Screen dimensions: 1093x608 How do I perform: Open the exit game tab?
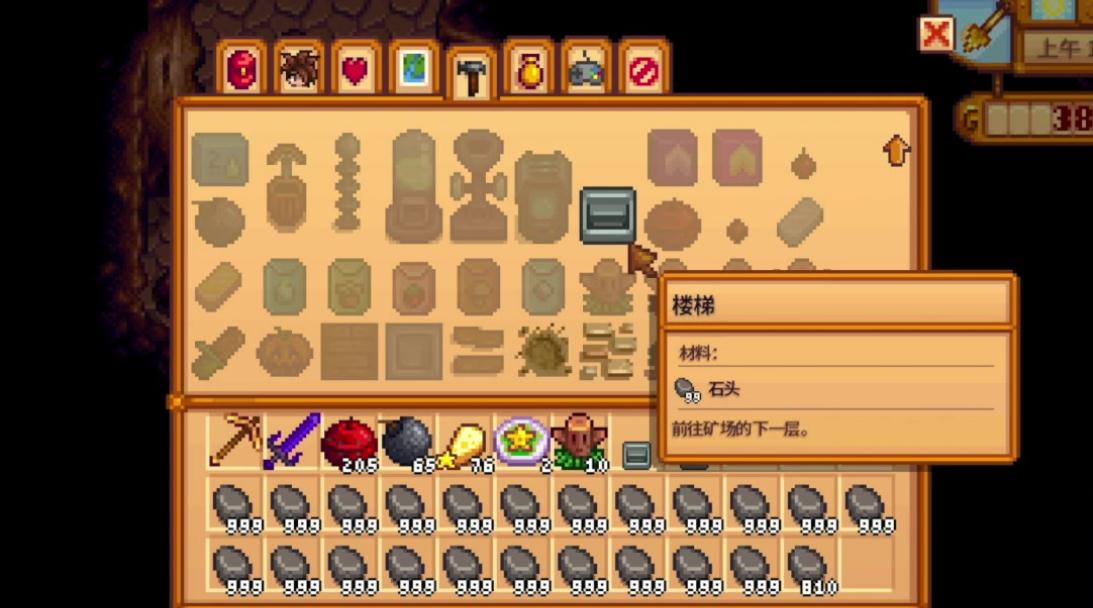tap(643, 71)
